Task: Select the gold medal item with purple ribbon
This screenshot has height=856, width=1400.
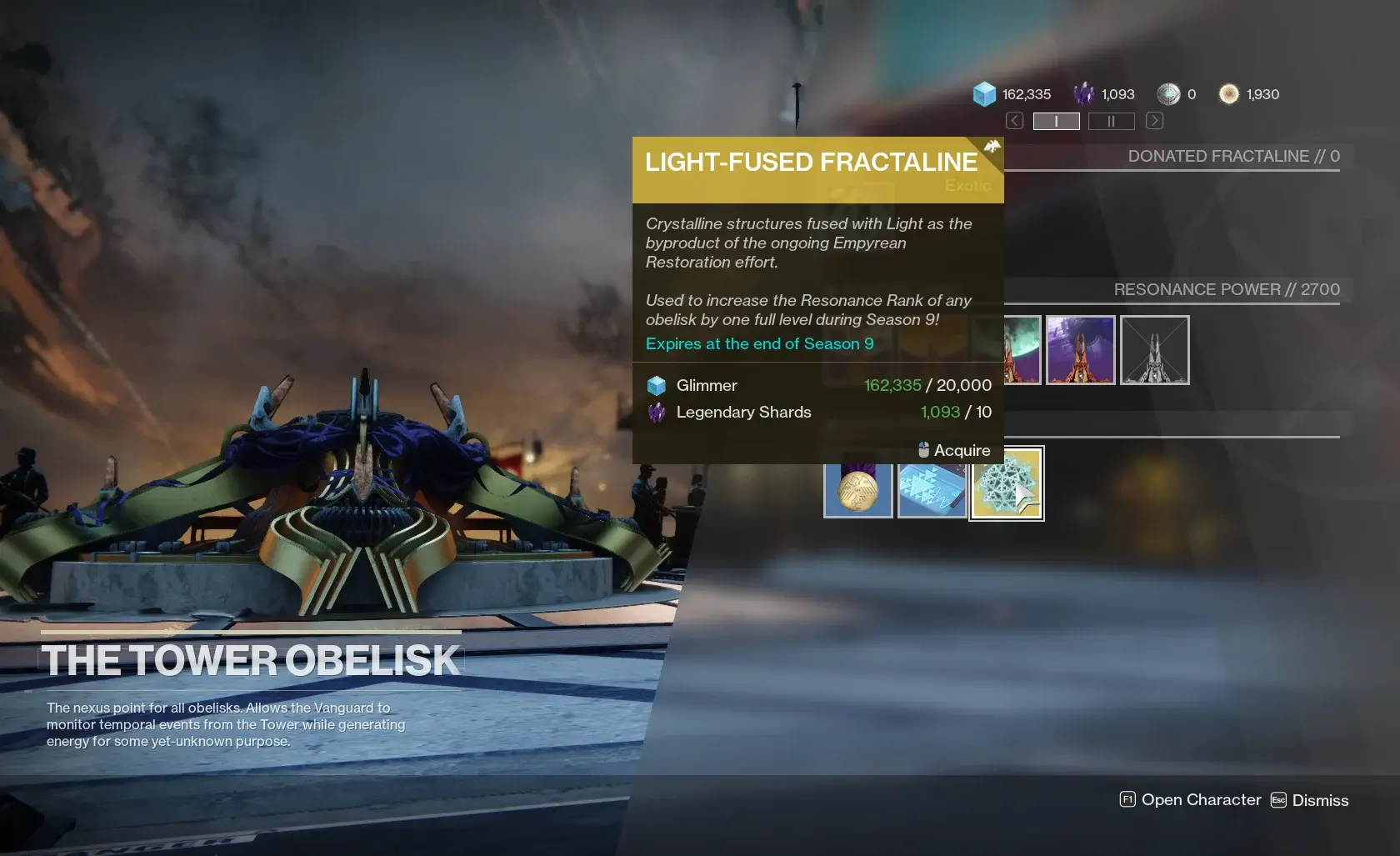Action: click(x=858, y=490)
